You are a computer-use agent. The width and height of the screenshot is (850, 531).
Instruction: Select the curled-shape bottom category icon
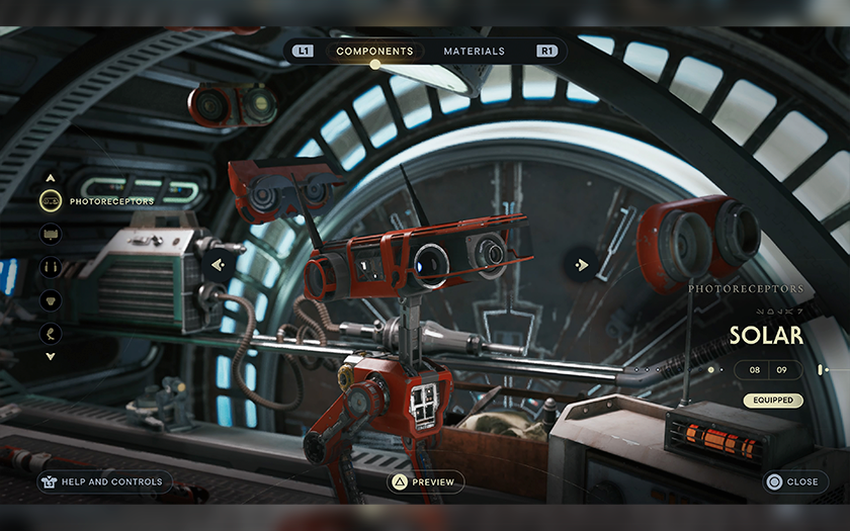[x=51, y=333]
